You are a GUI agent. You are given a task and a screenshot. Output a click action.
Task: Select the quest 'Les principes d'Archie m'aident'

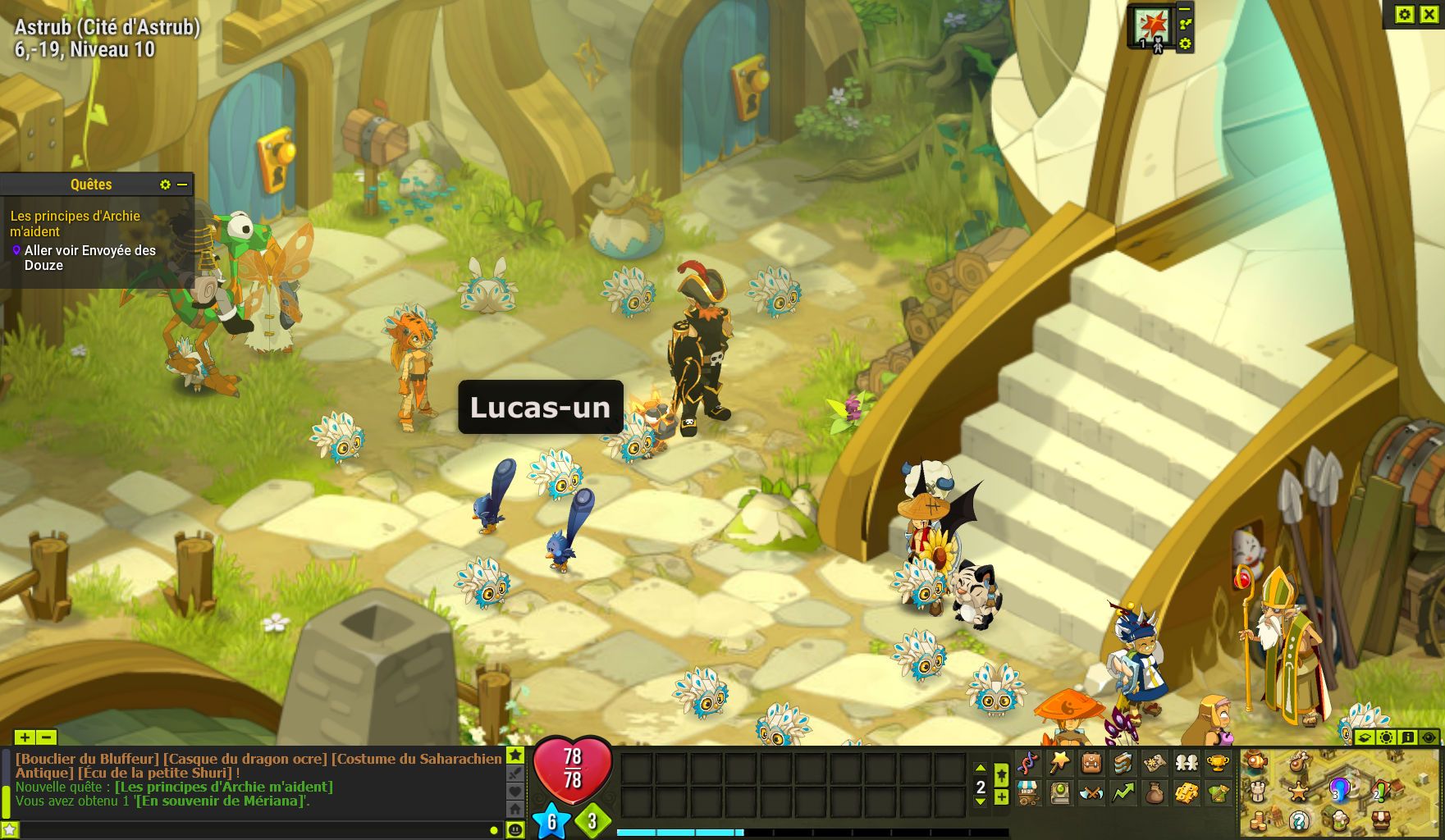pos(75,223)
